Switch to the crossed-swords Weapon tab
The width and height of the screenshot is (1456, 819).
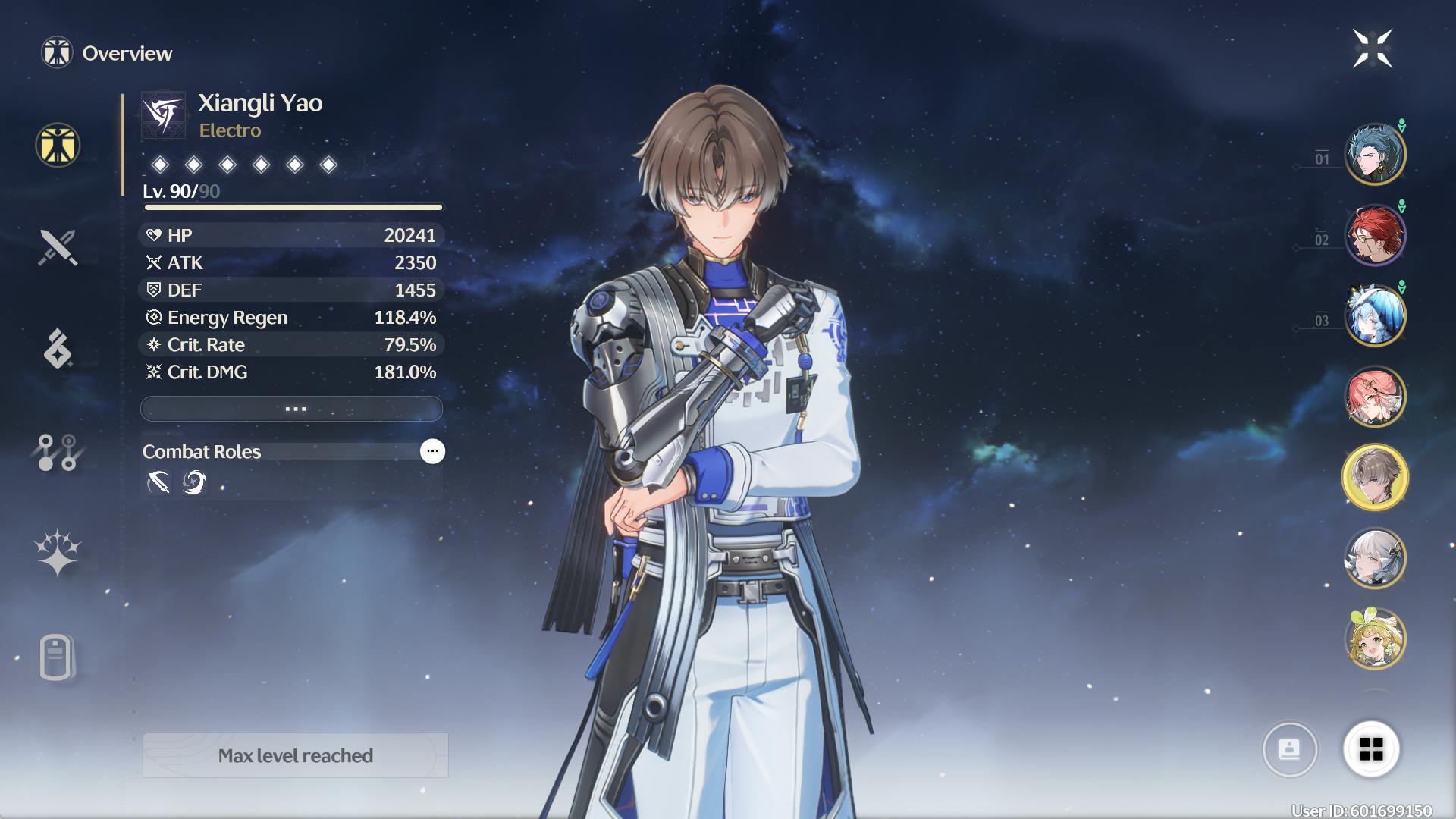[58, 247]
